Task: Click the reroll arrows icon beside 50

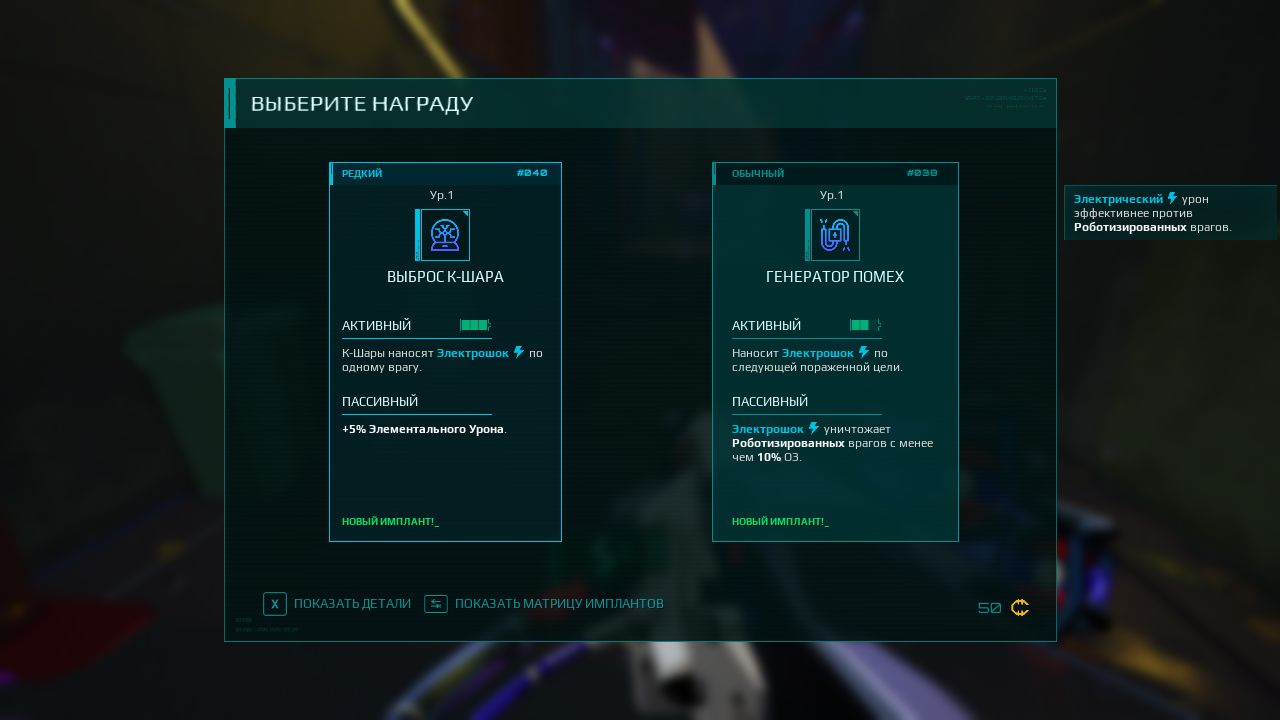Action: 1020,608
